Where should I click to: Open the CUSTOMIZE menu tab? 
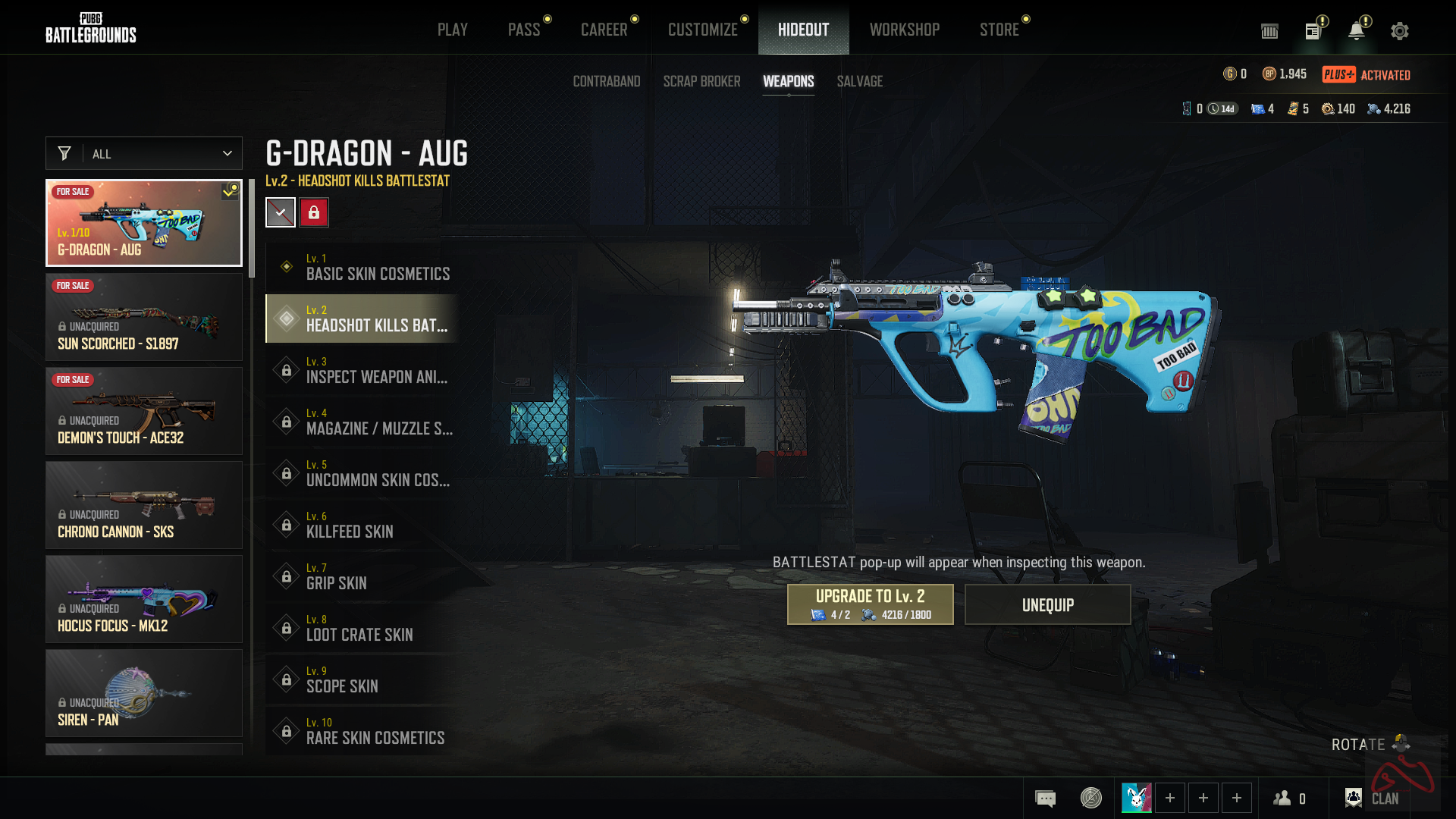click(702, 30)
